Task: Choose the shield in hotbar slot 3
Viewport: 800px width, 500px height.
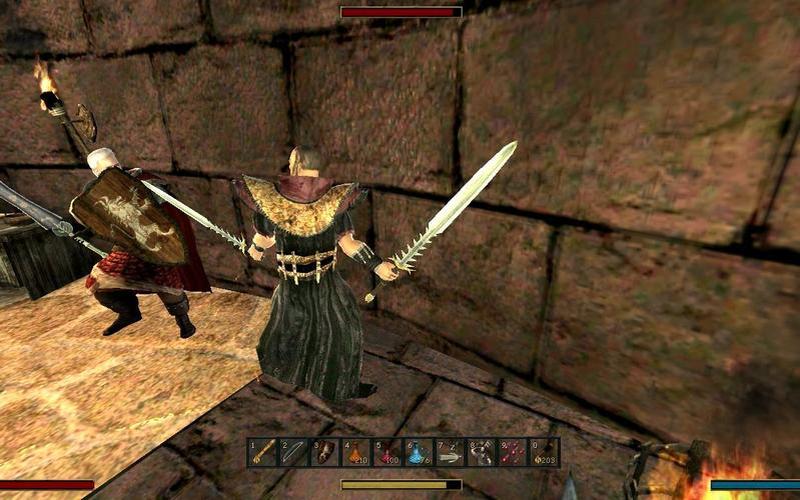Action: (x=326, y=452)
